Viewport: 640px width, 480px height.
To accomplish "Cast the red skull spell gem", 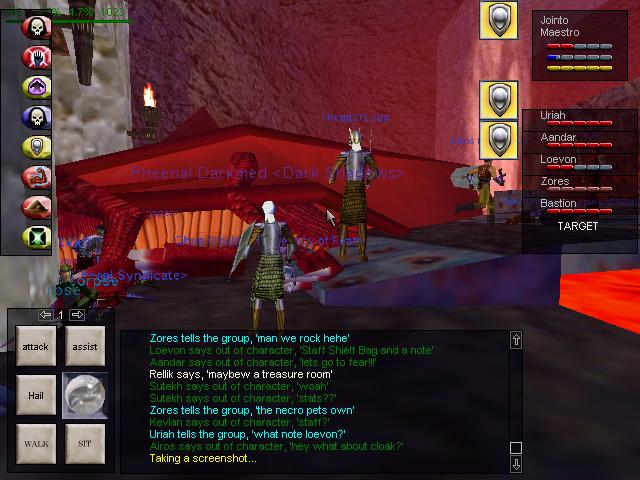I will [x=37, y=27].
